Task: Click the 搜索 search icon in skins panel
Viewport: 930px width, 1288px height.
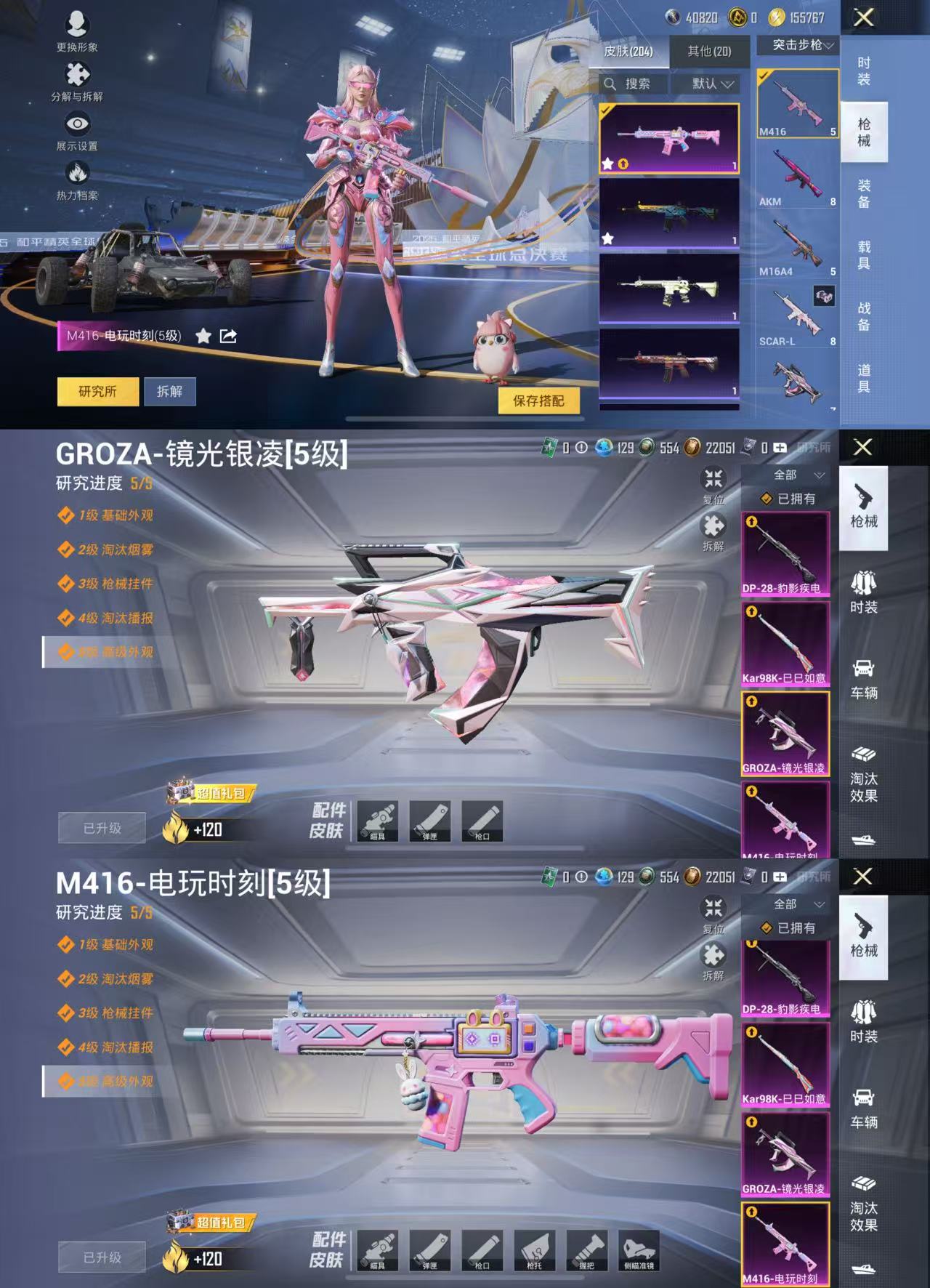Action: click(610, 84)
